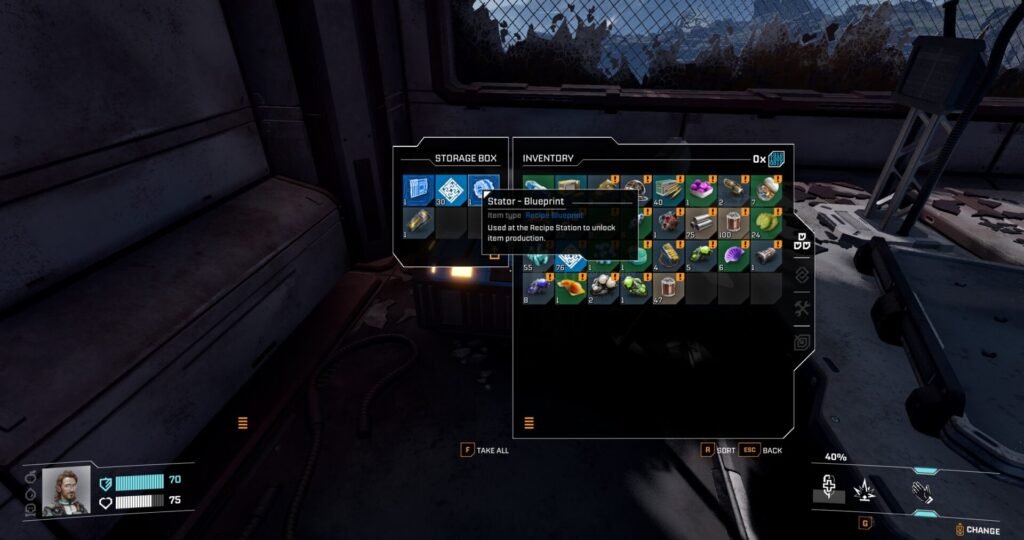Select the first blue blueprint in storage box
The height and width of the screenshot is (540, 1024).
[x=418, y=189]
